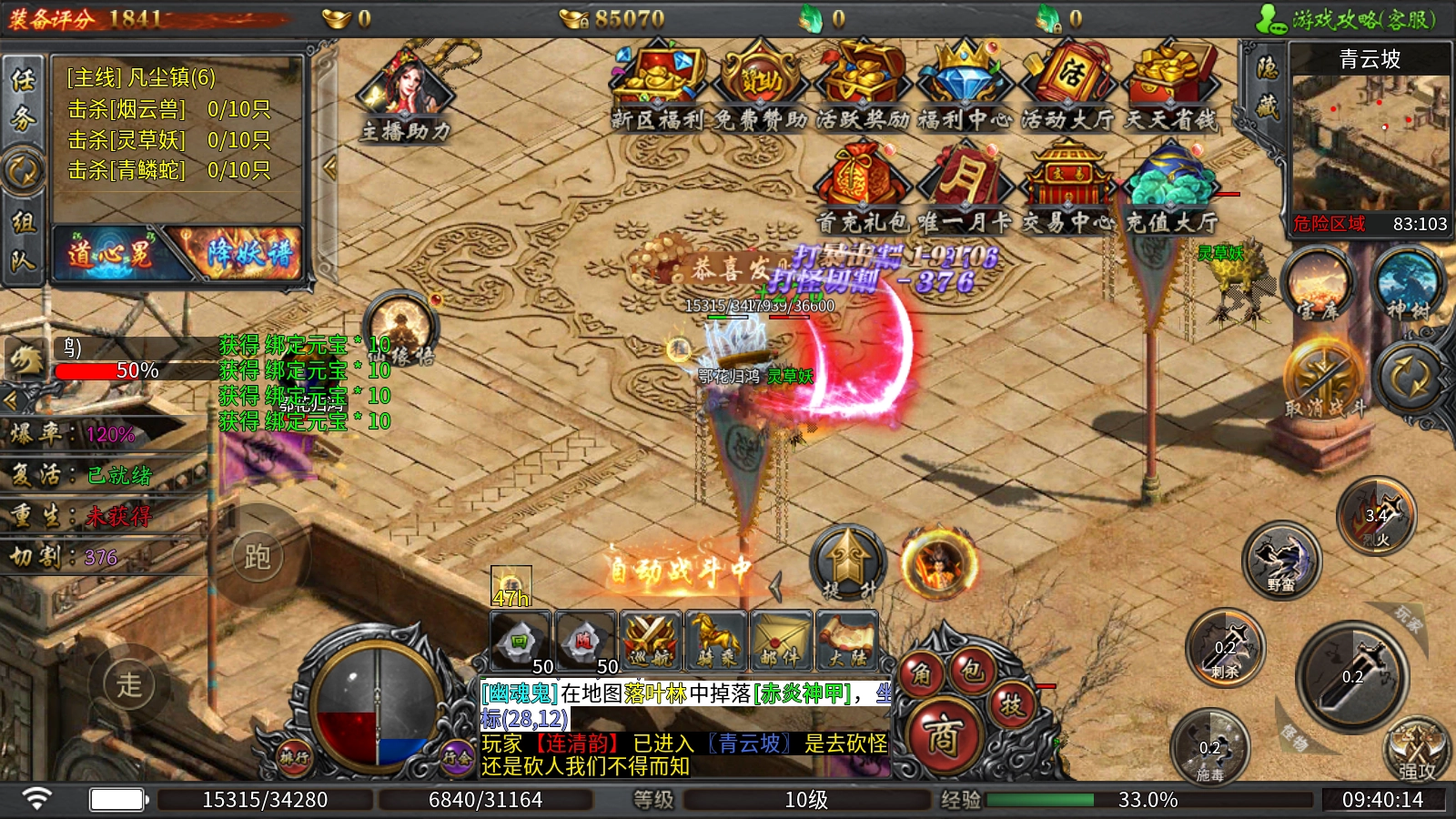Switch to the 组队 team tab
The width and height of the screenshot is (1456, 819).
click(x=23, y=240)
